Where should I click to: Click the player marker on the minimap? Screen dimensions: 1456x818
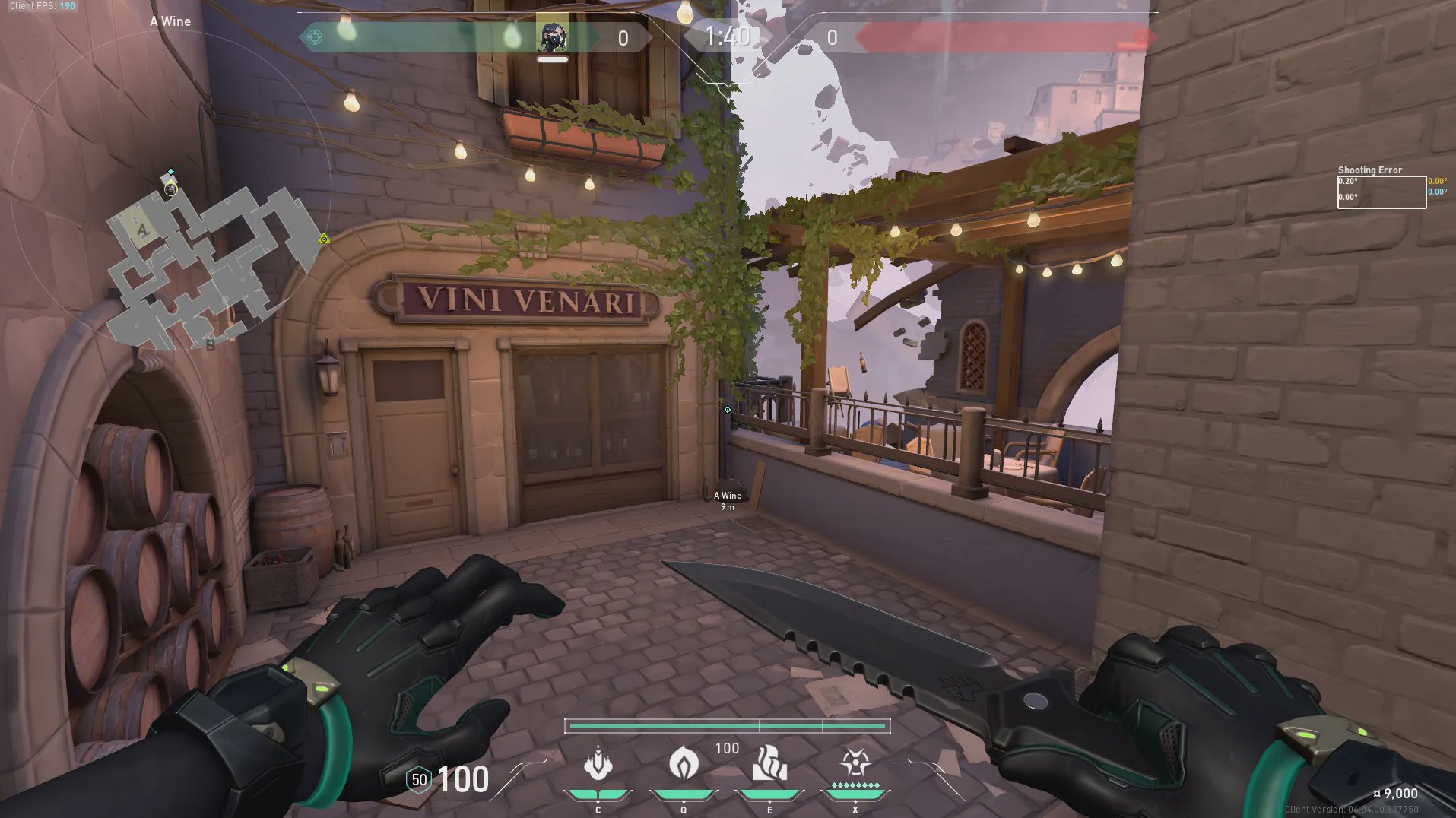(170, 189)
